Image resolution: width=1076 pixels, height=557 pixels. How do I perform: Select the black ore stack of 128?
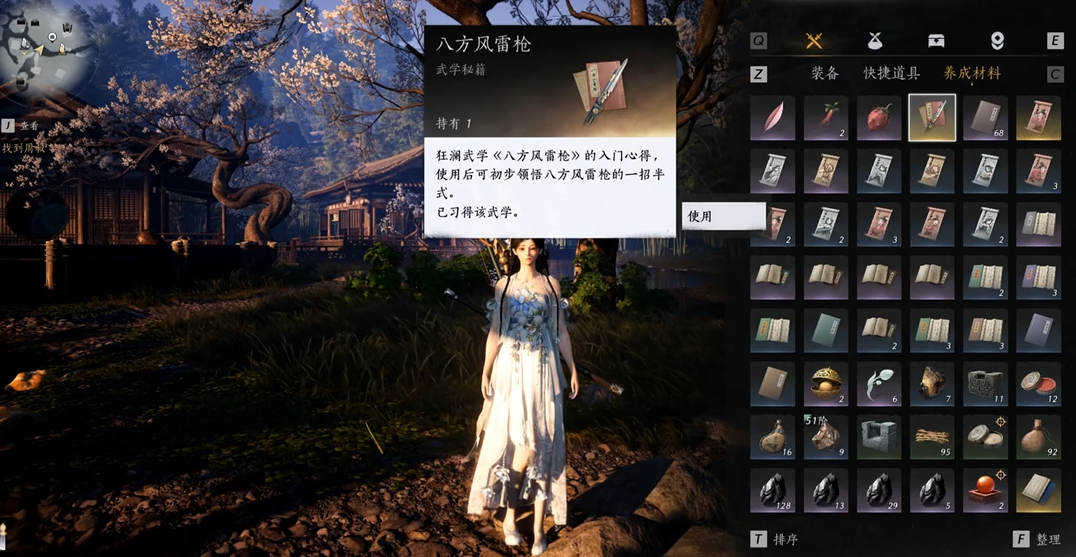pyautogui.click(x=773, y=490)
